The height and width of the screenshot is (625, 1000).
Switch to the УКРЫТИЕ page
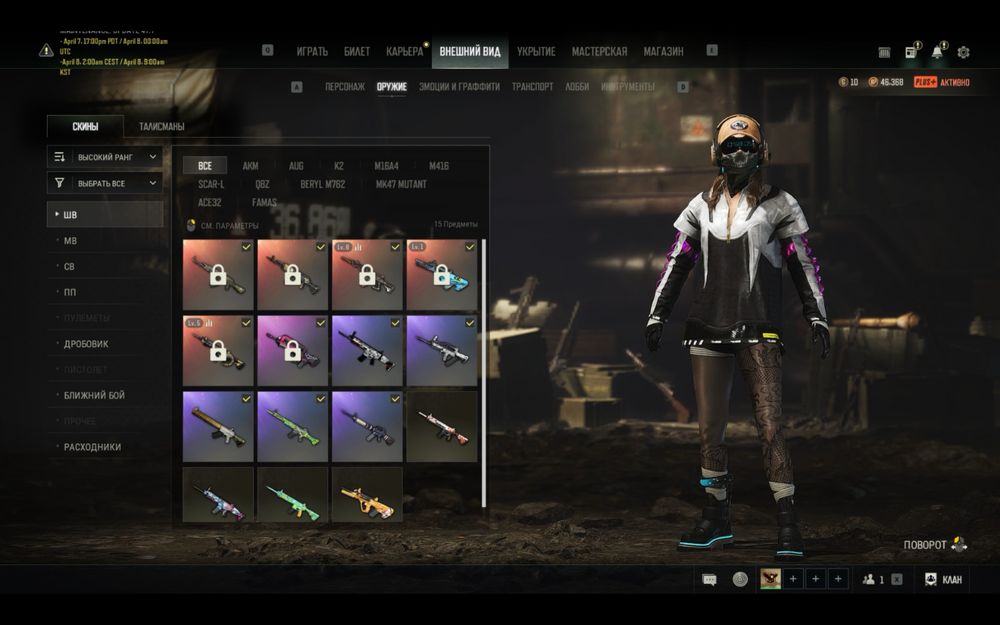click(x=536, y=52)
